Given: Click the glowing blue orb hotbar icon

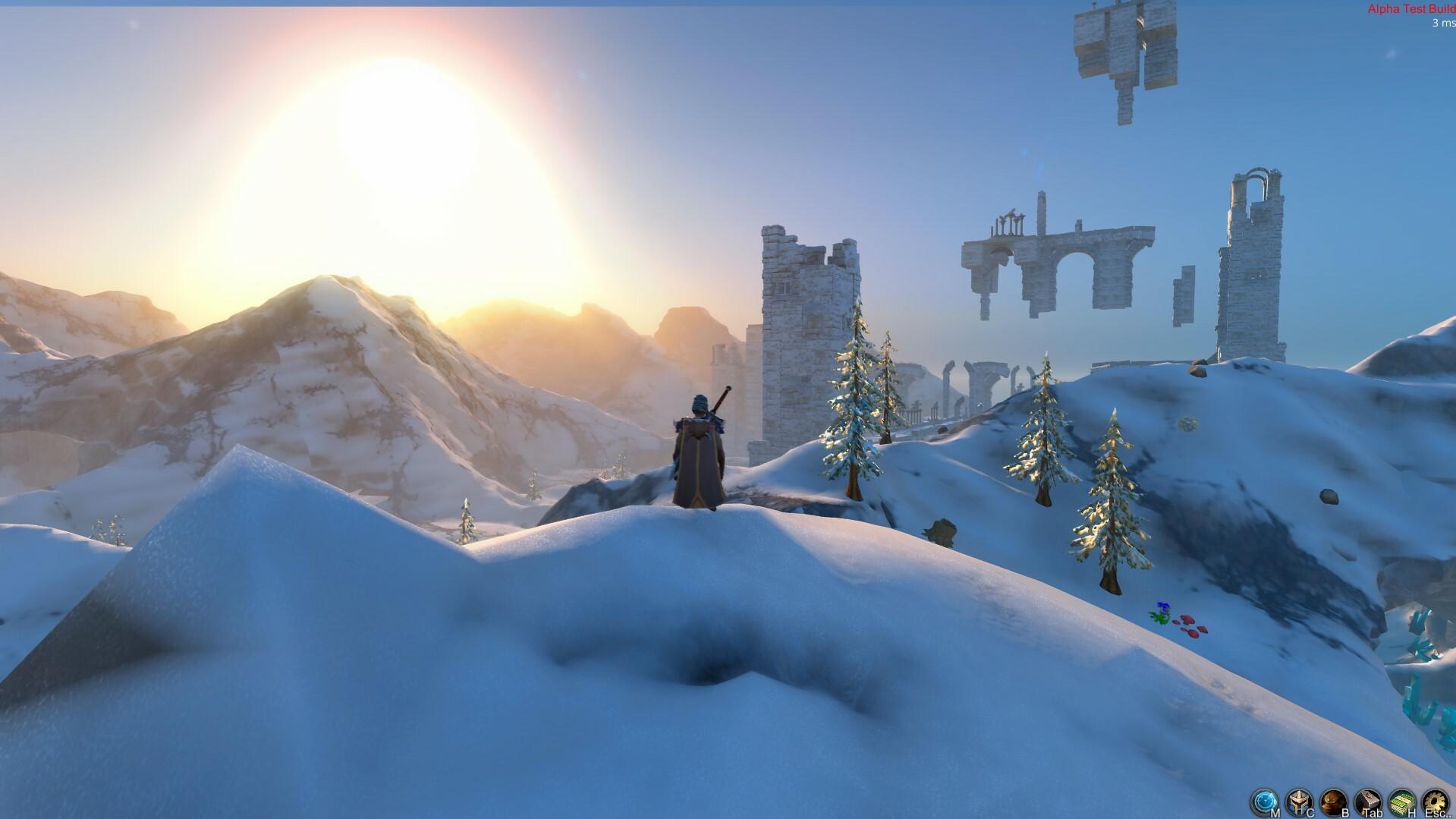Looking at the screenshot, I should click(1264, 799).
